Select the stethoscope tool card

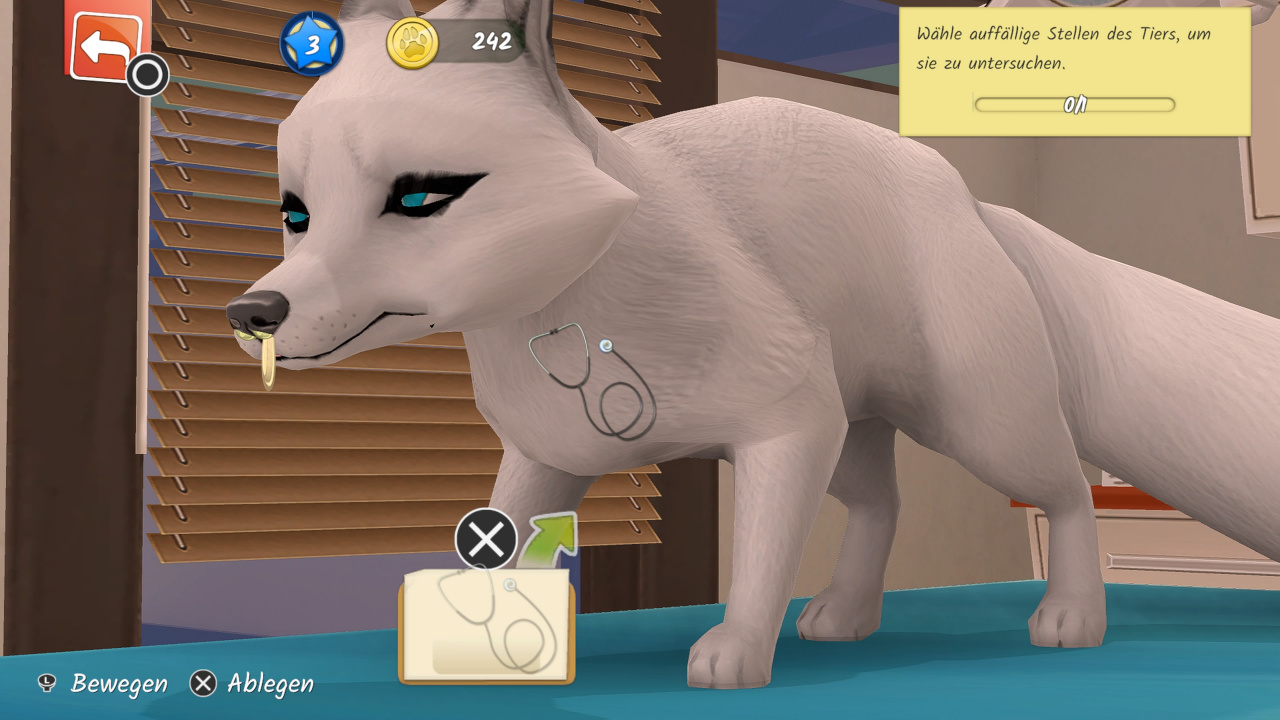click(487, 625)
